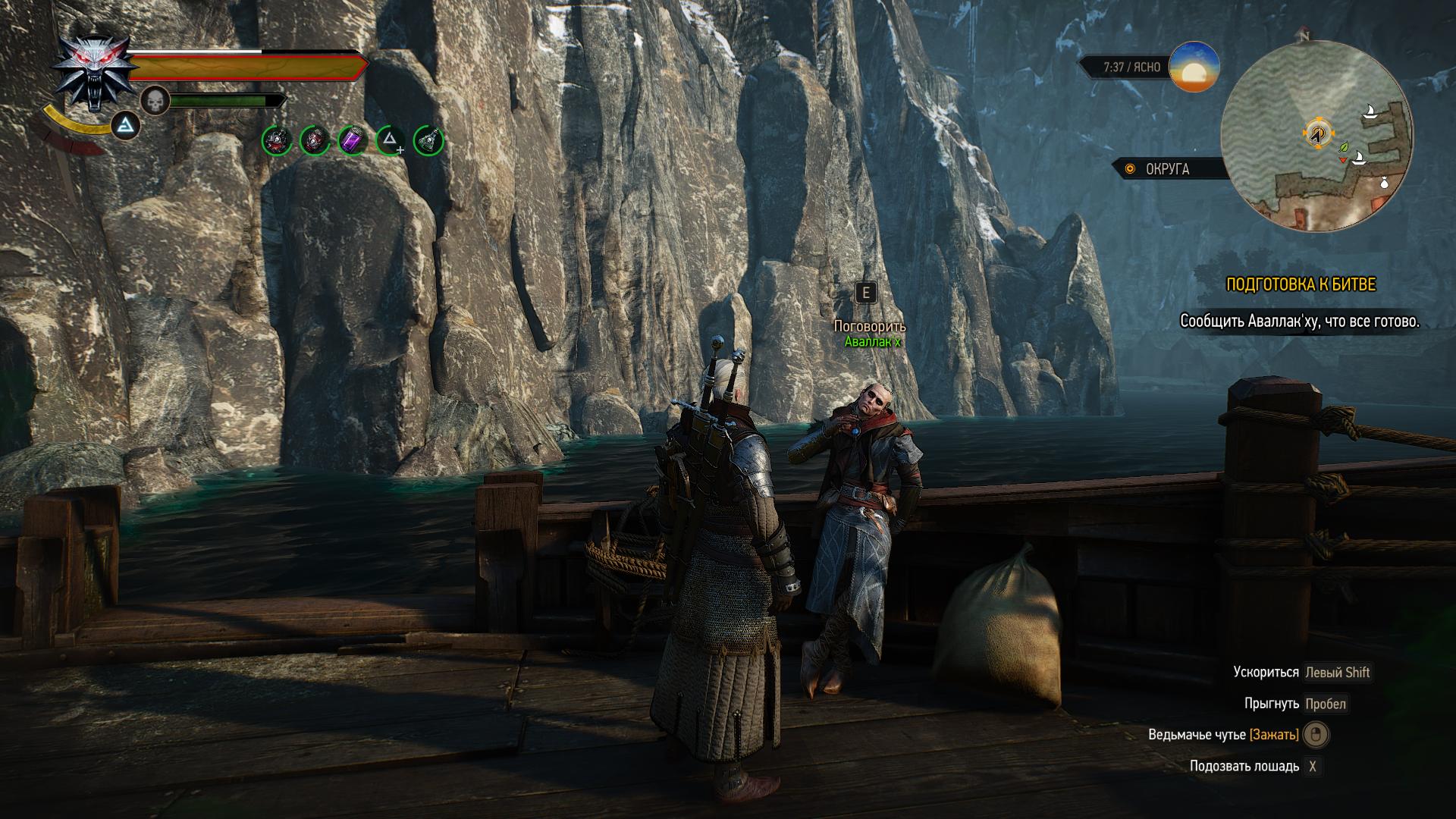Image resolution: width=1456 pixels, height=819 pixels.
Task: Click the orange quest marker on minimap
Action: click(1318, 133)
